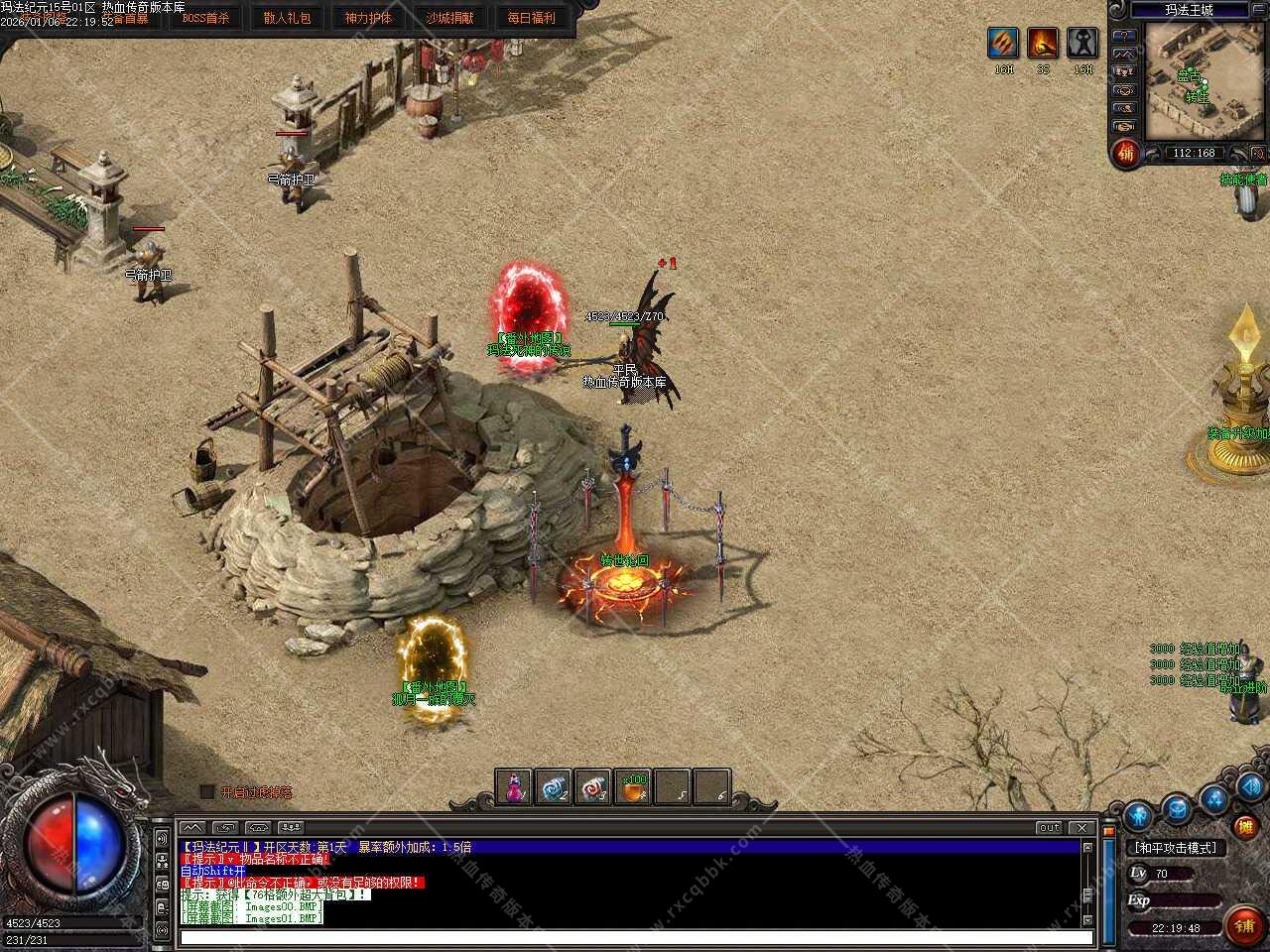Screen dimensions: 1270x952
Task: Close the chat window with X
Action: 1082,827
